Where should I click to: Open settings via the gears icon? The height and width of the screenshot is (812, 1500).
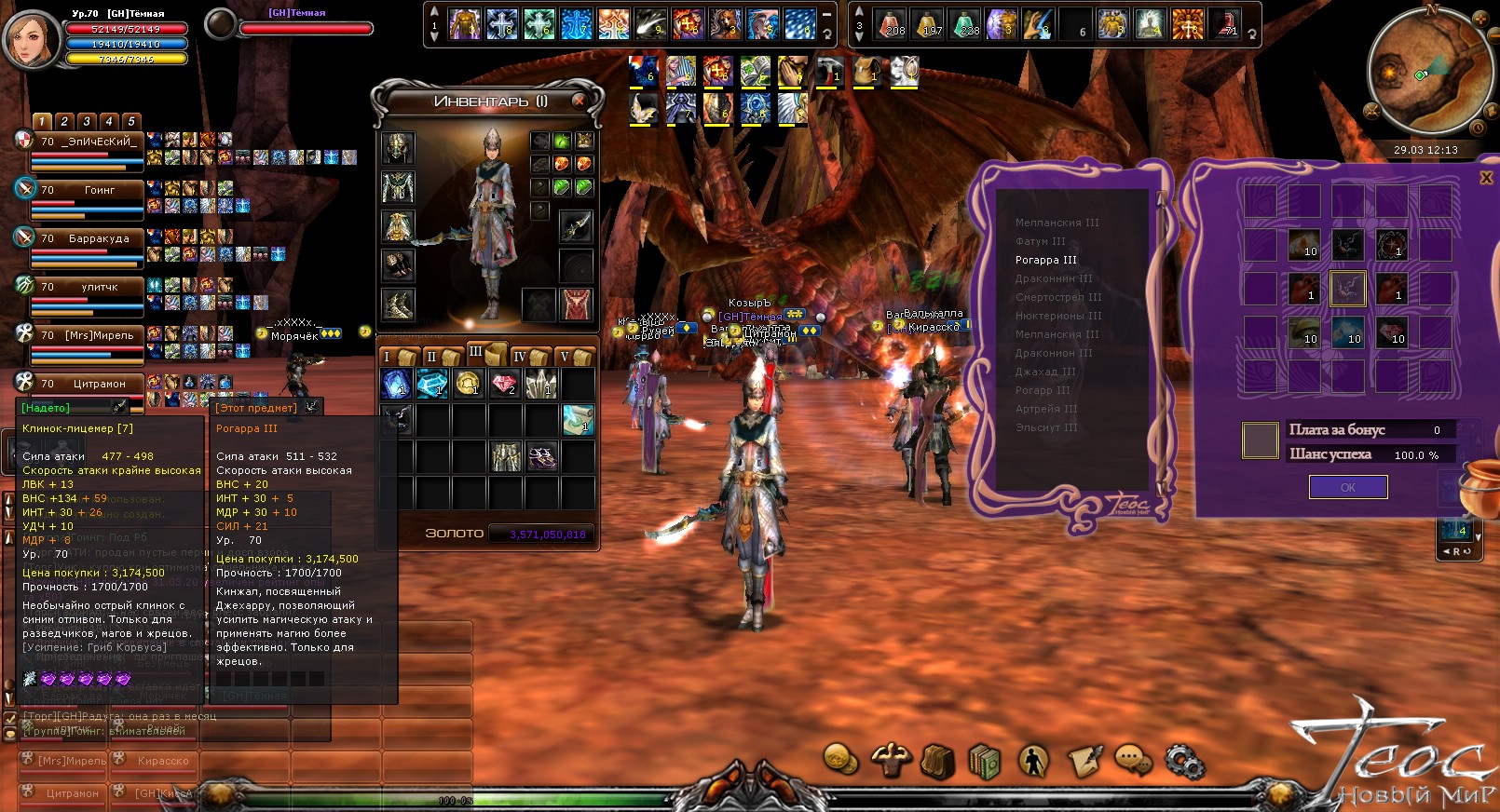click(x=1184, y=762)
